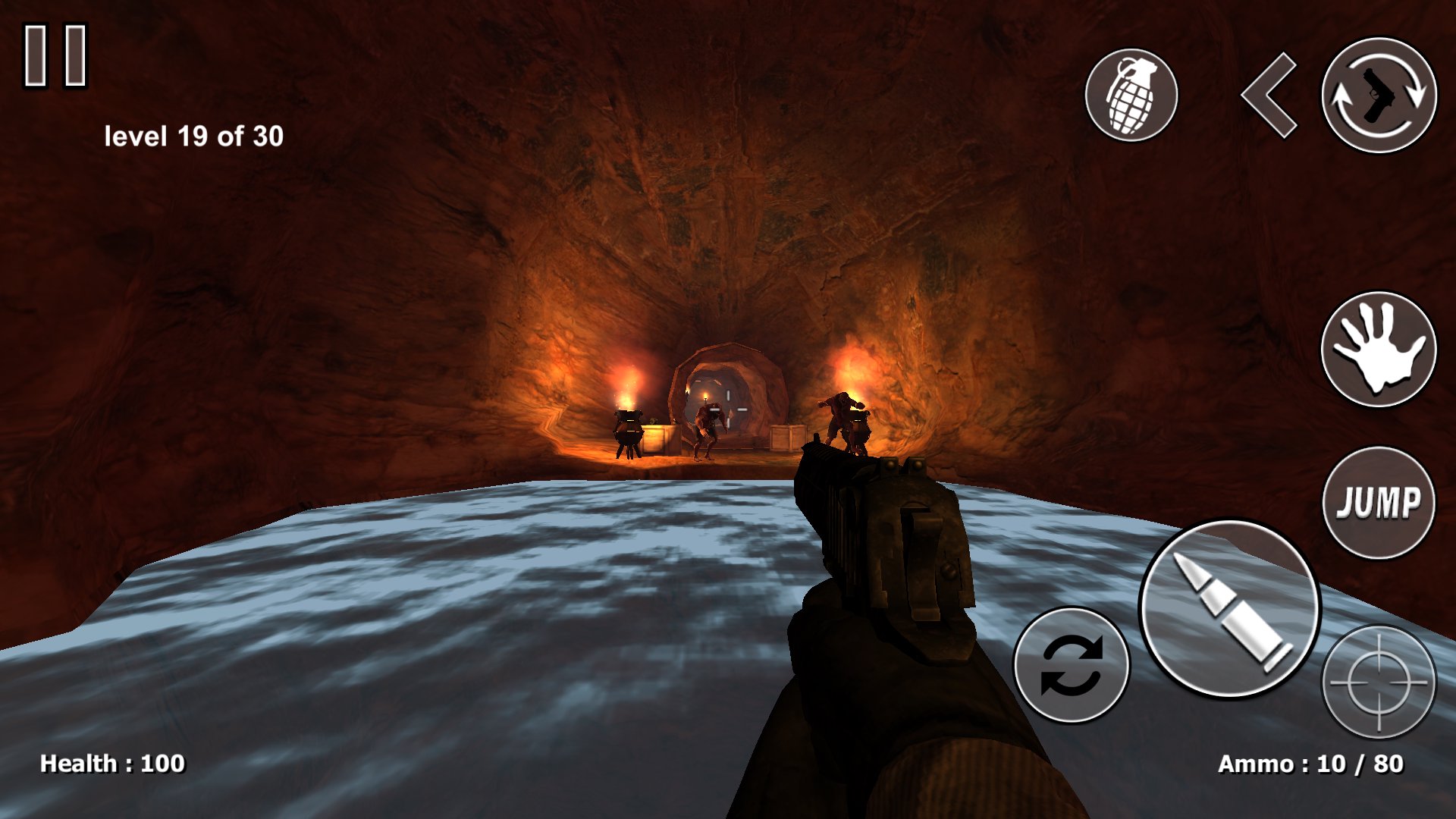Switch weapon with the pistol swap button
This screenshot has height=819, width=1456.
1379,96
